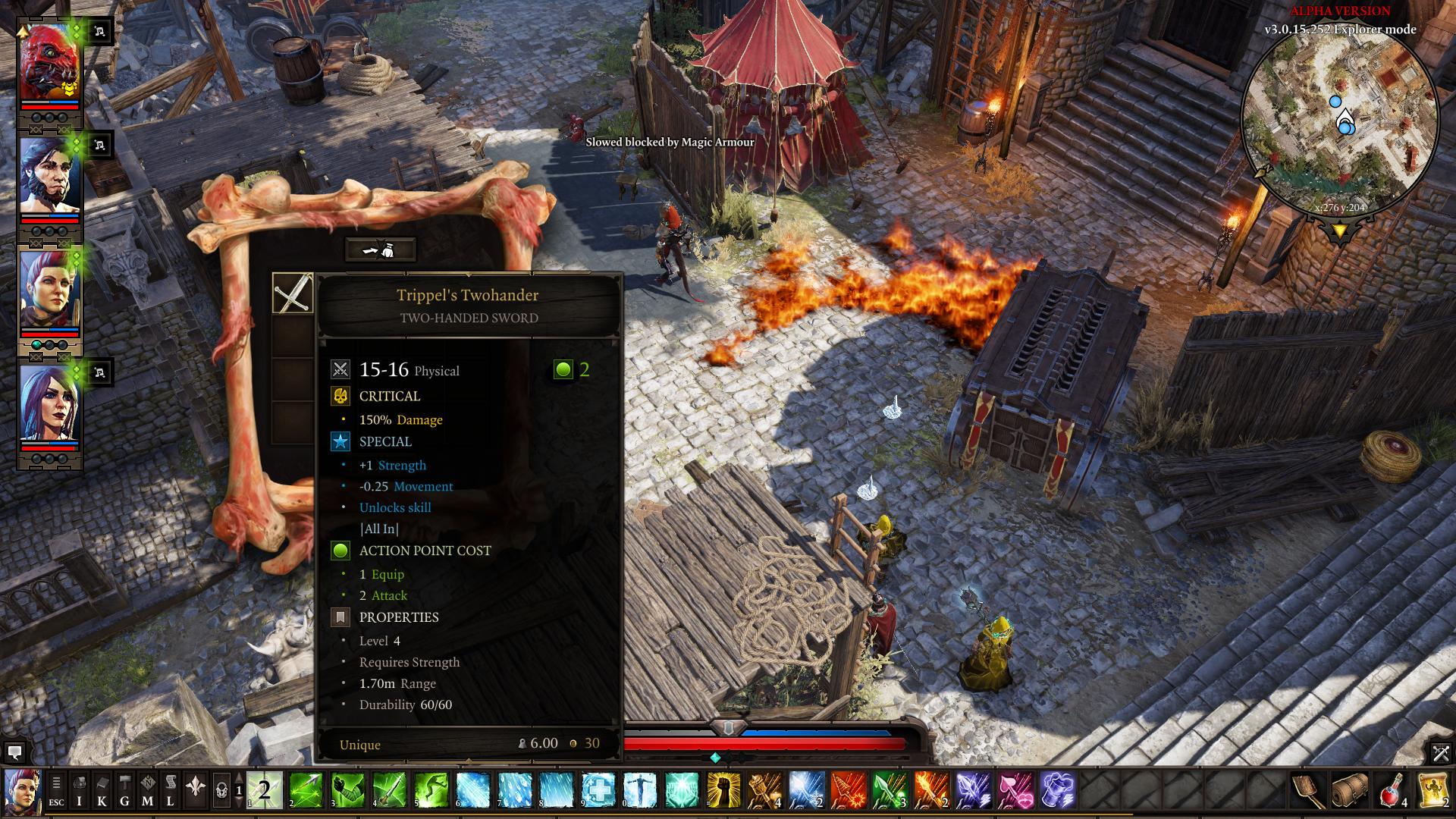Open the inventory with the I button

click(79, 790)
